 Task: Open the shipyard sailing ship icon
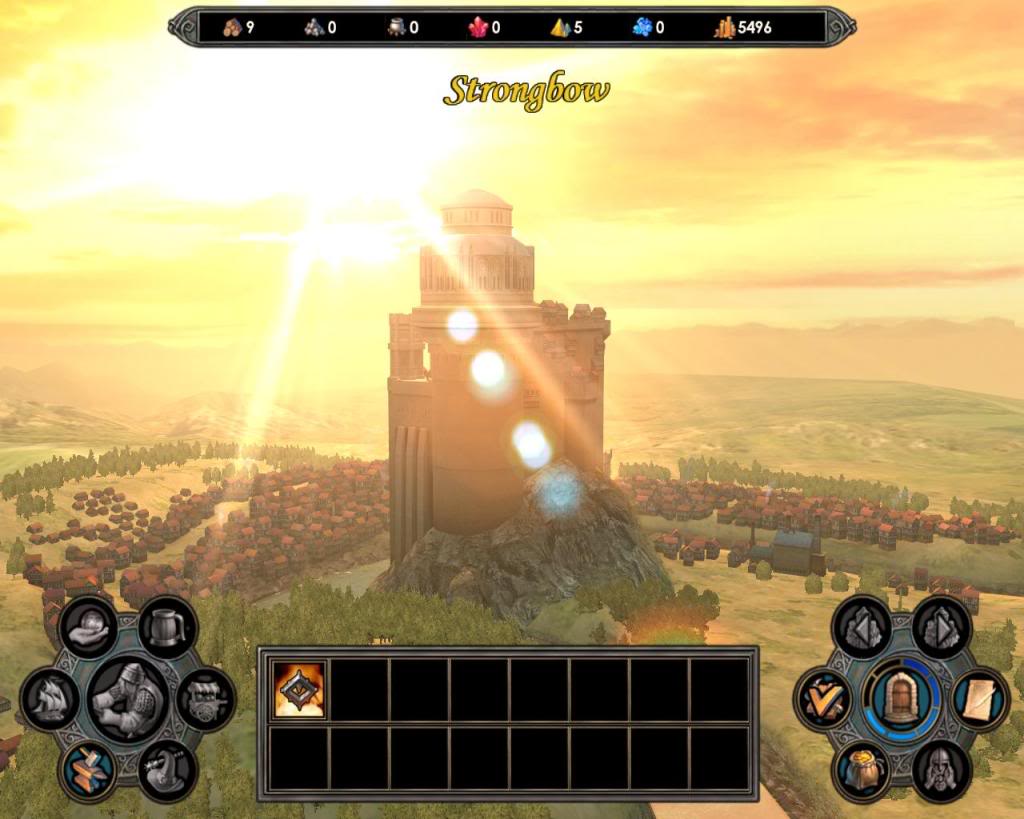[x=50, y=698]
